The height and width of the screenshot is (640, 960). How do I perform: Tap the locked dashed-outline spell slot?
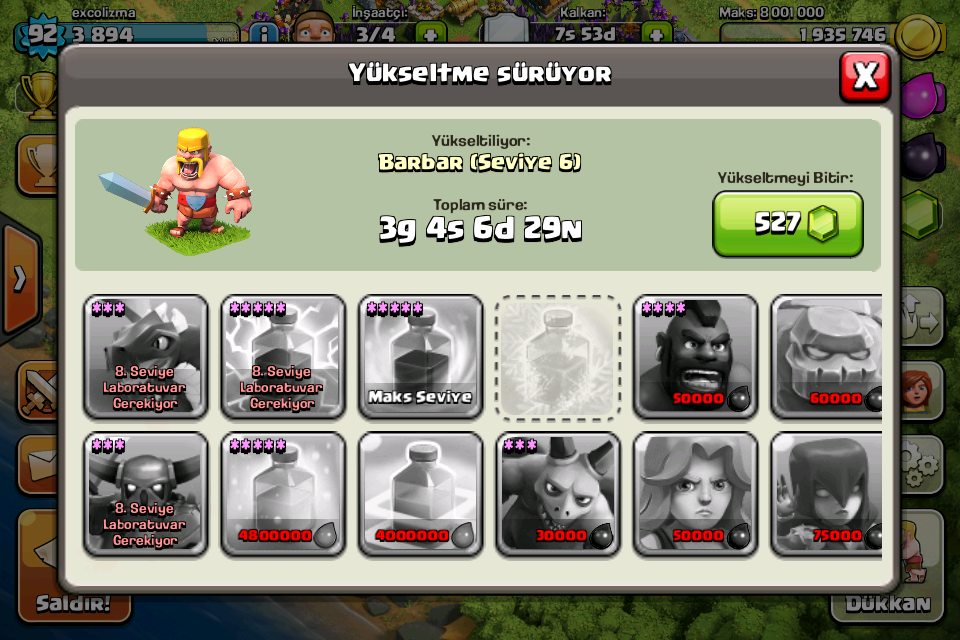pos(558,356)
